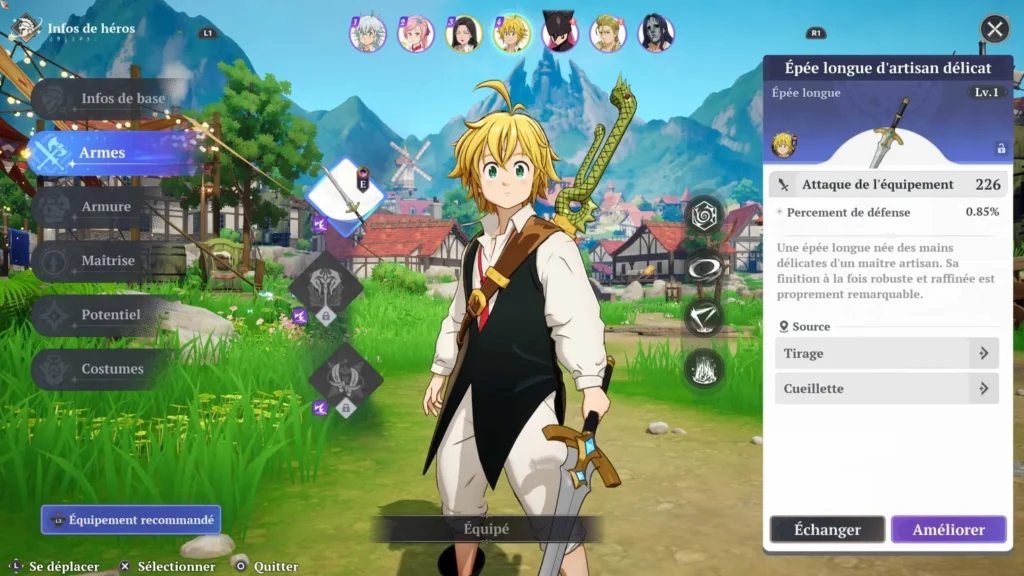Click the Échanger button
The image size is (1024, 576).
tap(827, 530)
